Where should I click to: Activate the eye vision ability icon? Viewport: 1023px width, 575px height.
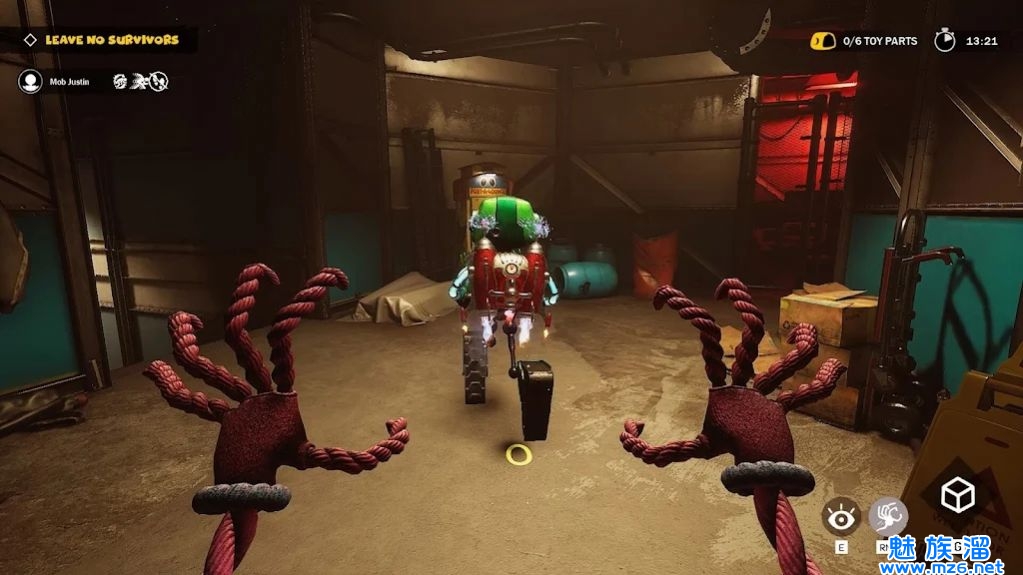click(x=841, y=517)
